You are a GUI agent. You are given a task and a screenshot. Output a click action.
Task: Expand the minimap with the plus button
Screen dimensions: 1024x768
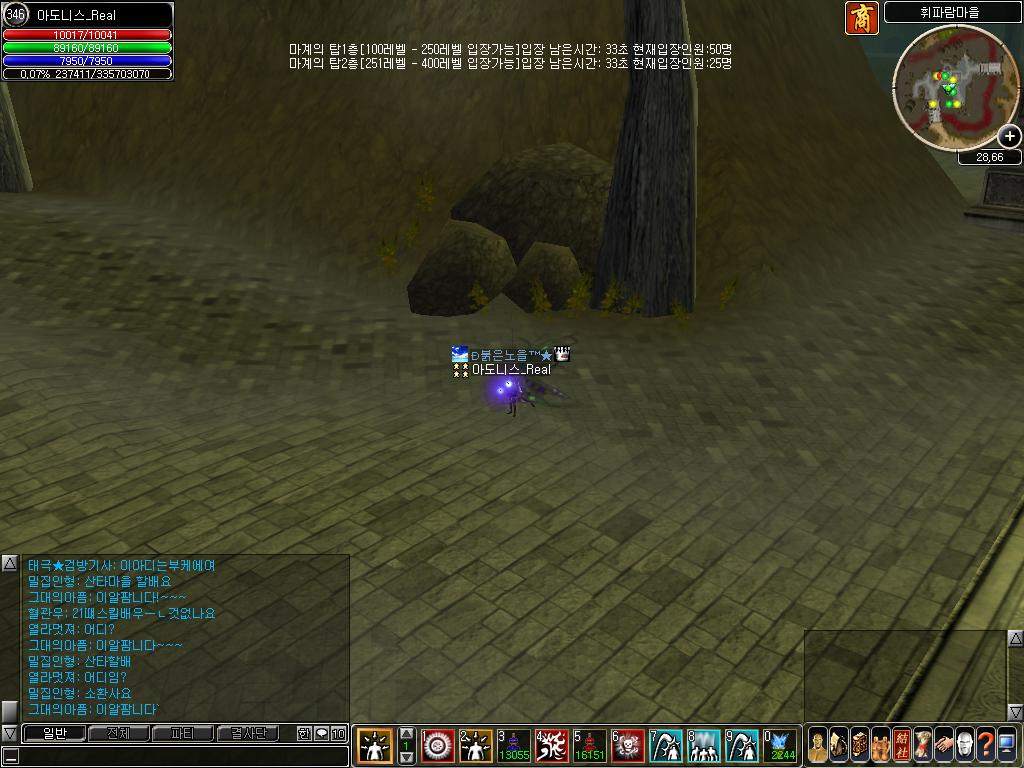tap(1010, 136)
